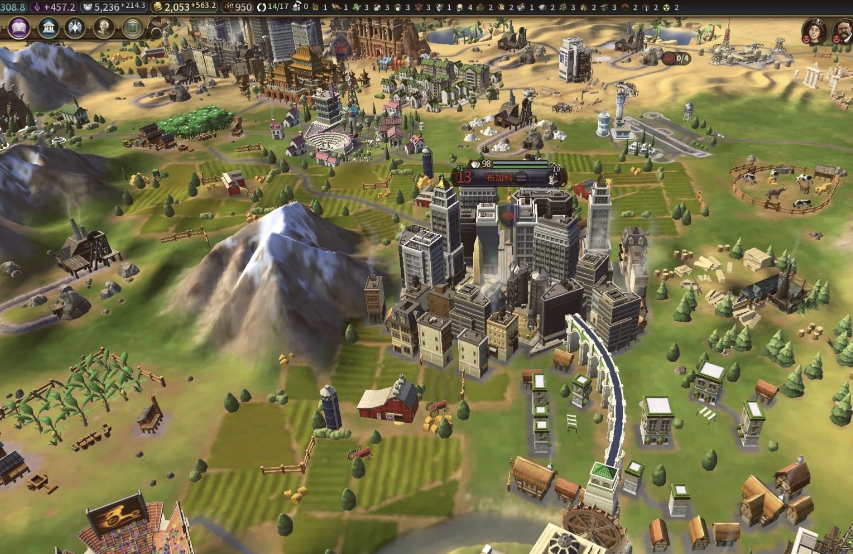Open diplomacy with the mustached leader portrait

843,31
